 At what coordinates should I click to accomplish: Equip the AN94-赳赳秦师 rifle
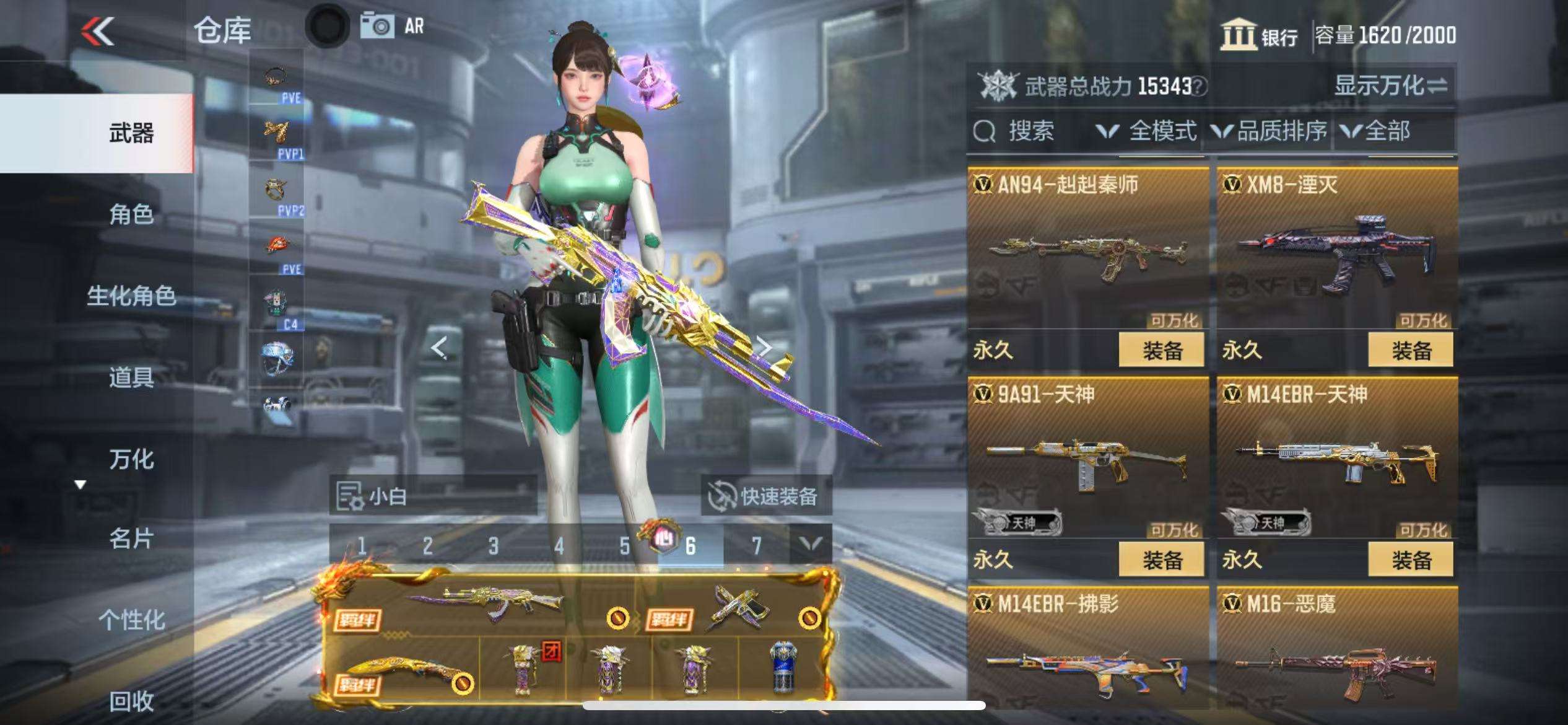tap(1161, 350)
